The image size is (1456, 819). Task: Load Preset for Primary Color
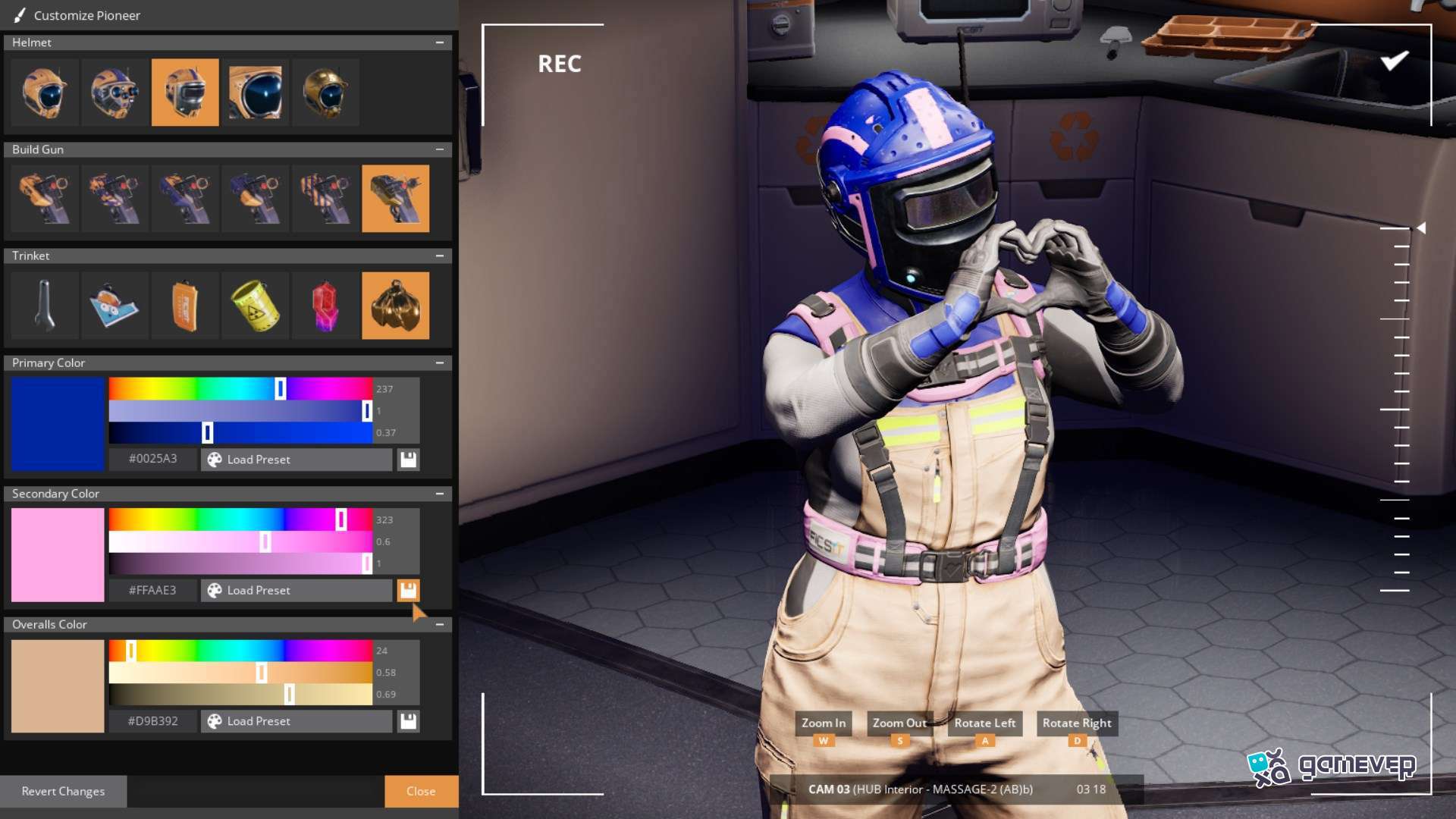296,460
